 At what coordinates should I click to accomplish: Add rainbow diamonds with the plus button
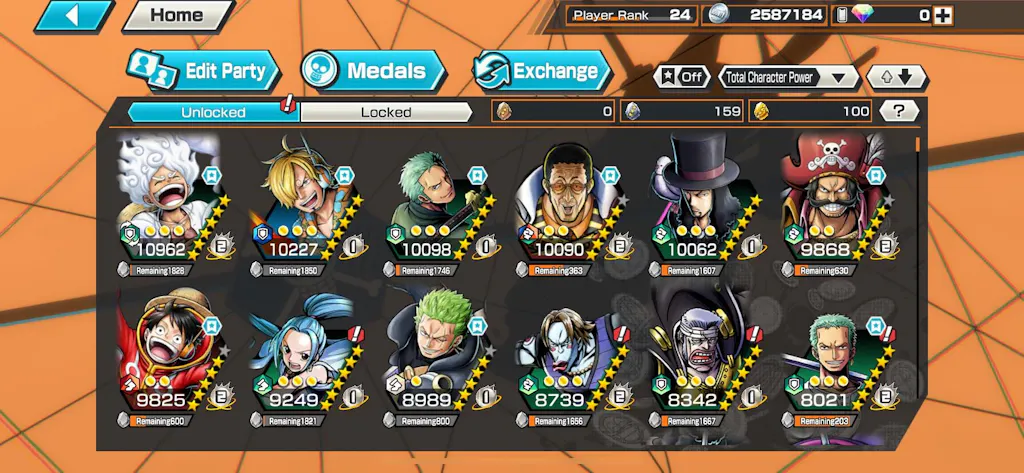click(x=942, y=15)
